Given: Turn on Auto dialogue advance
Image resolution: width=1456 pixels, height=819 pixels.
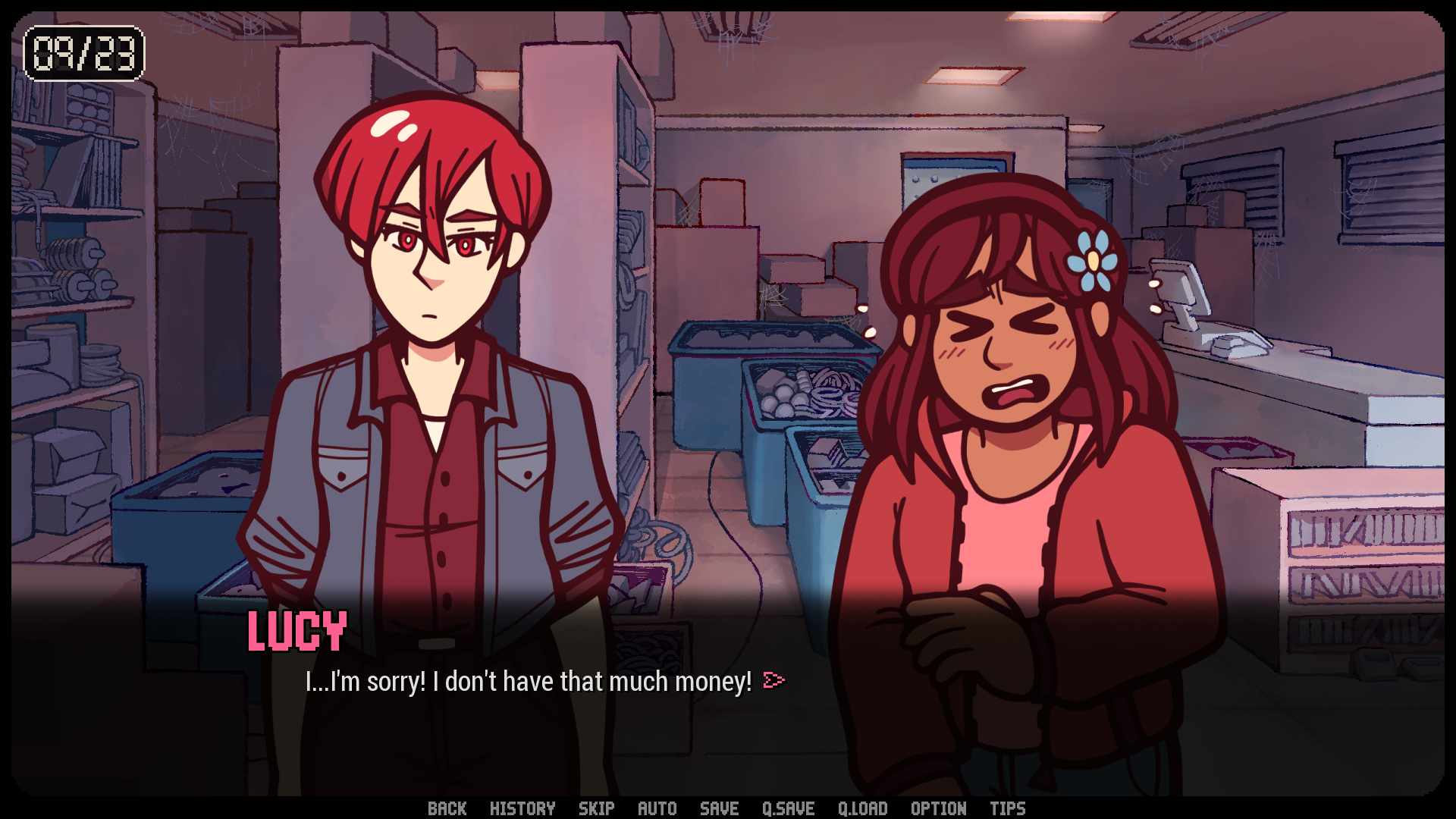Looking at the screenshot, I should (657, 808).
